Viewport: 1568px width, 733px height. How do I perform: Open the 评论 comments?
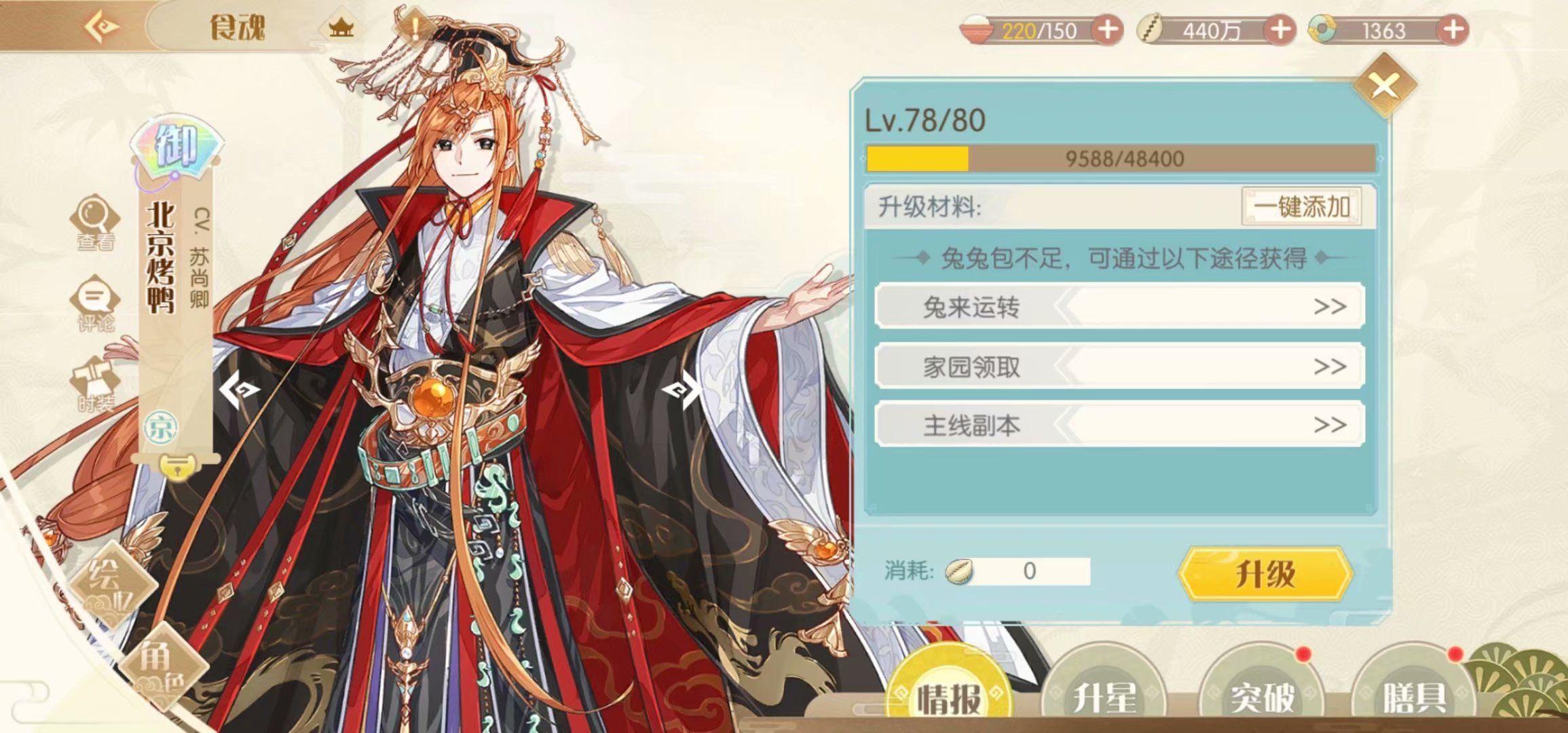95,303
